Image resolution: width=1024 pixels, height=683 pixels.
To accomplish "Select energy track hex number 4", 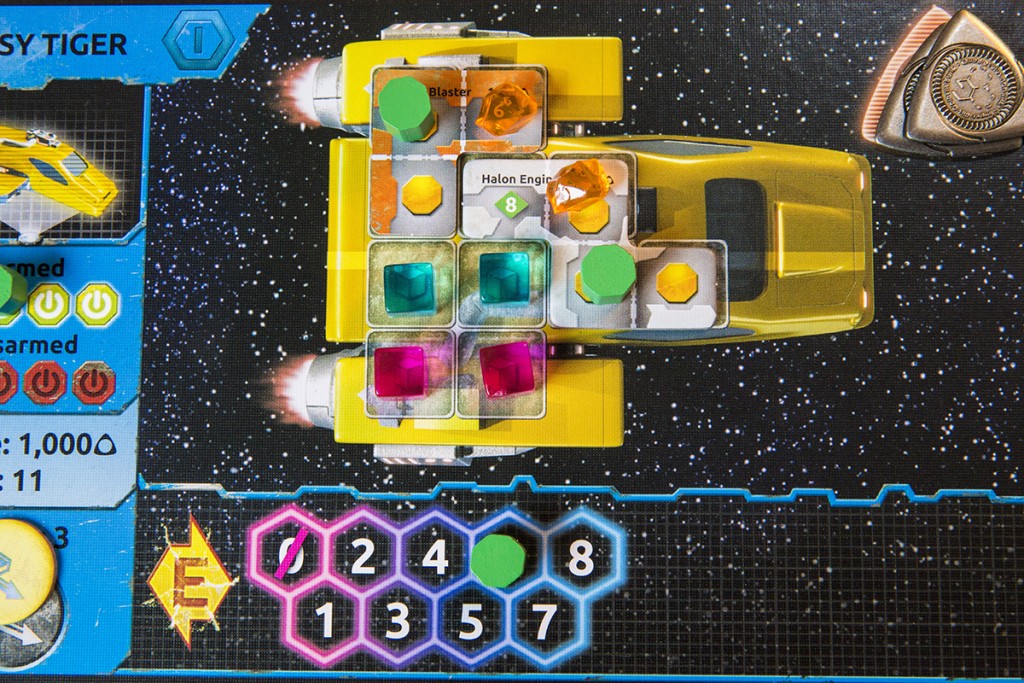I will pyautogui.click(x=435, y=556).
